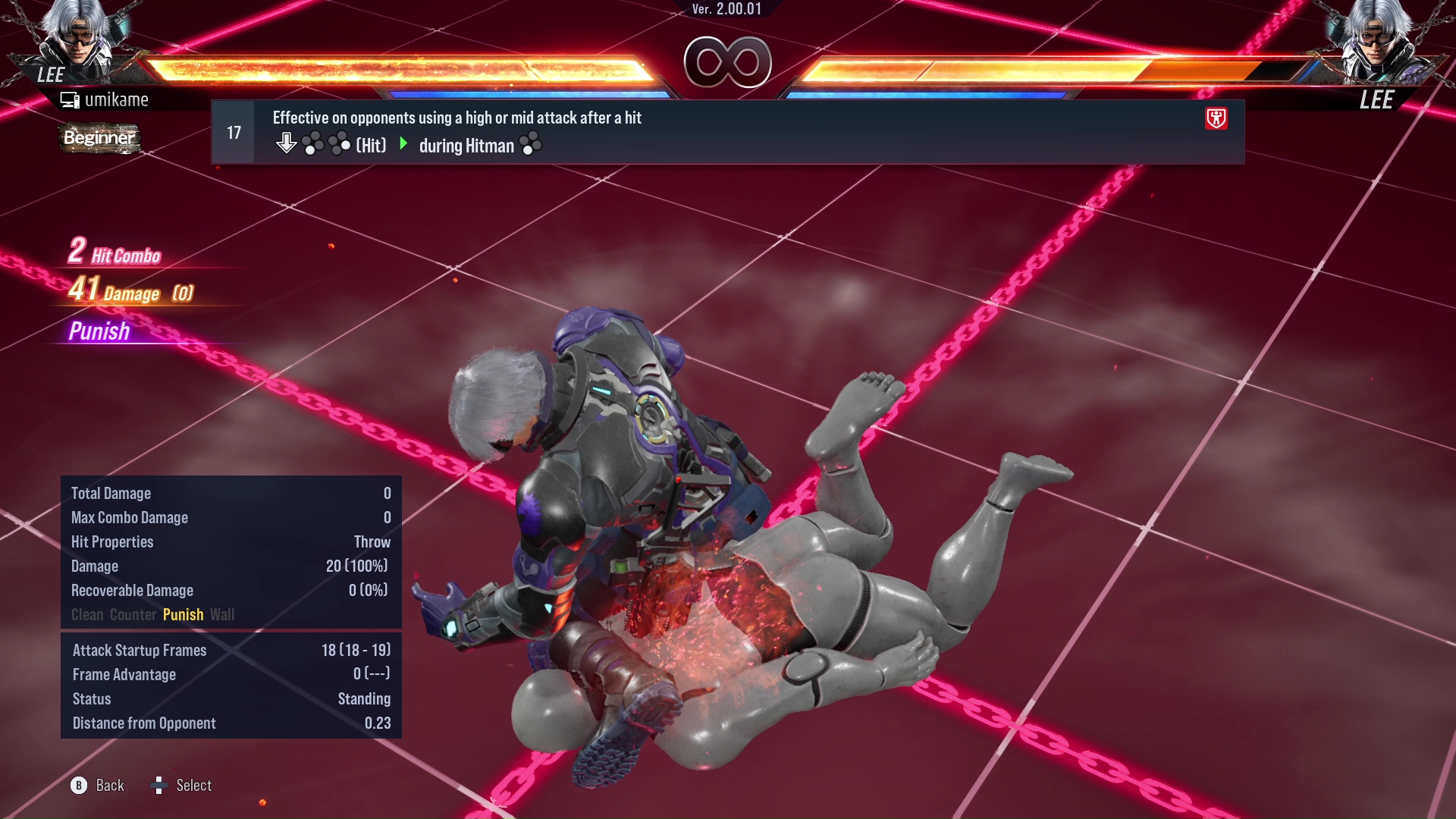Viewport: 1456px width, 819px height.
Task: Toggle the Counter hit indicator
Action: 134,614
